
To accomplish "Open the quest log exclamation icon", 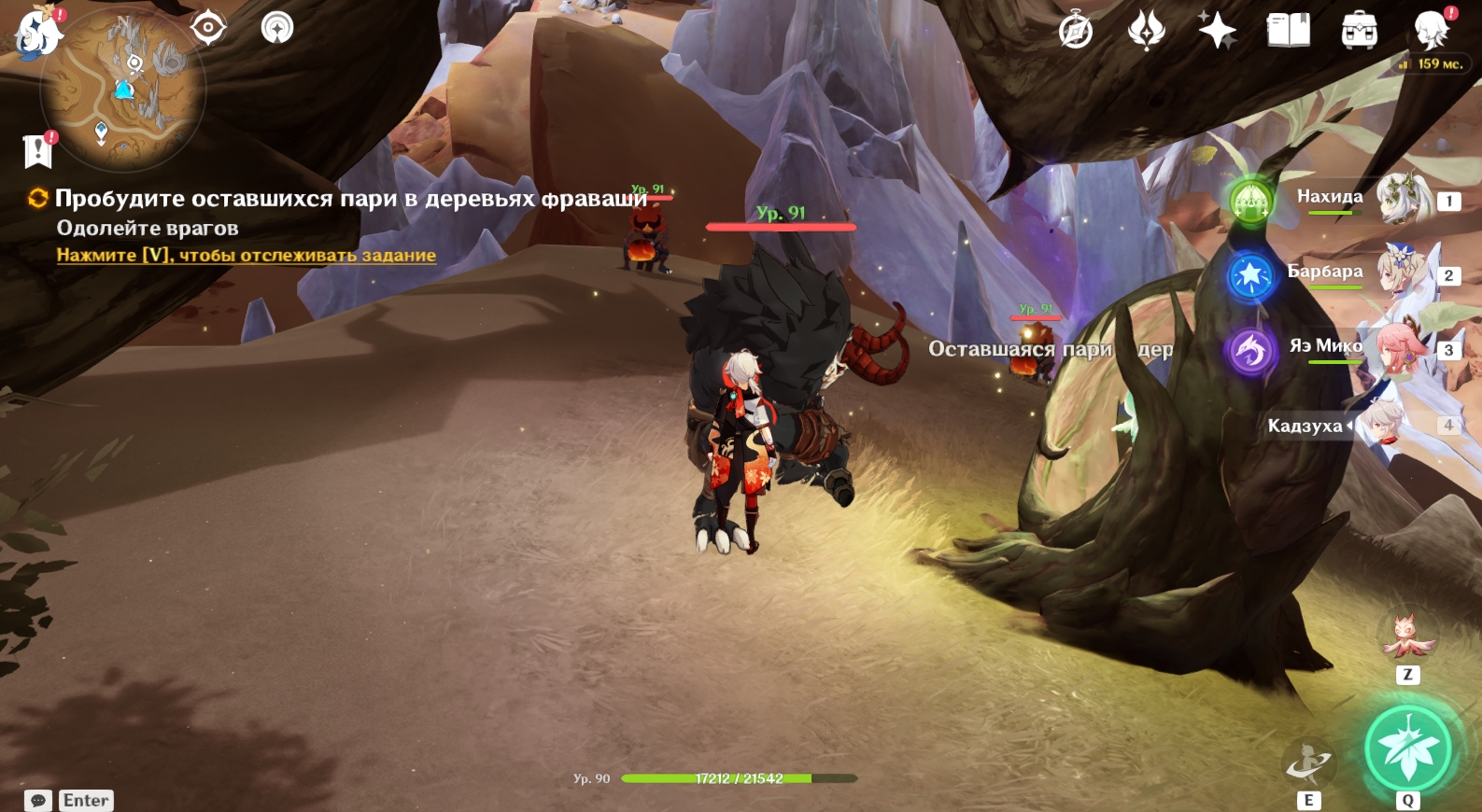I will [38, 150].
